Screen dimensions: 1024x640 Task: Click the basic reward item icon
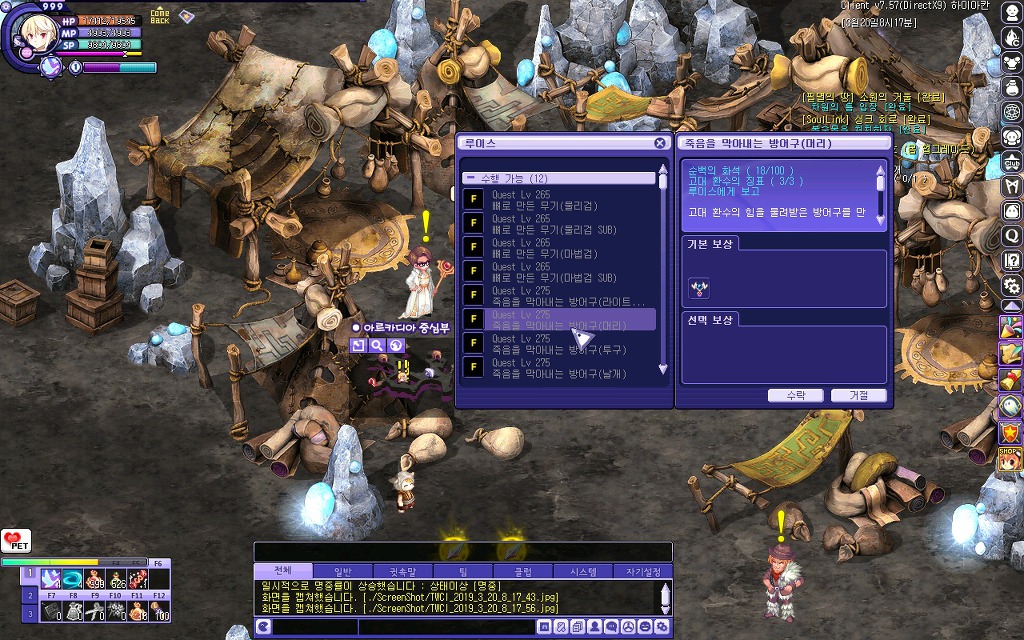click(x=699, y=288)
